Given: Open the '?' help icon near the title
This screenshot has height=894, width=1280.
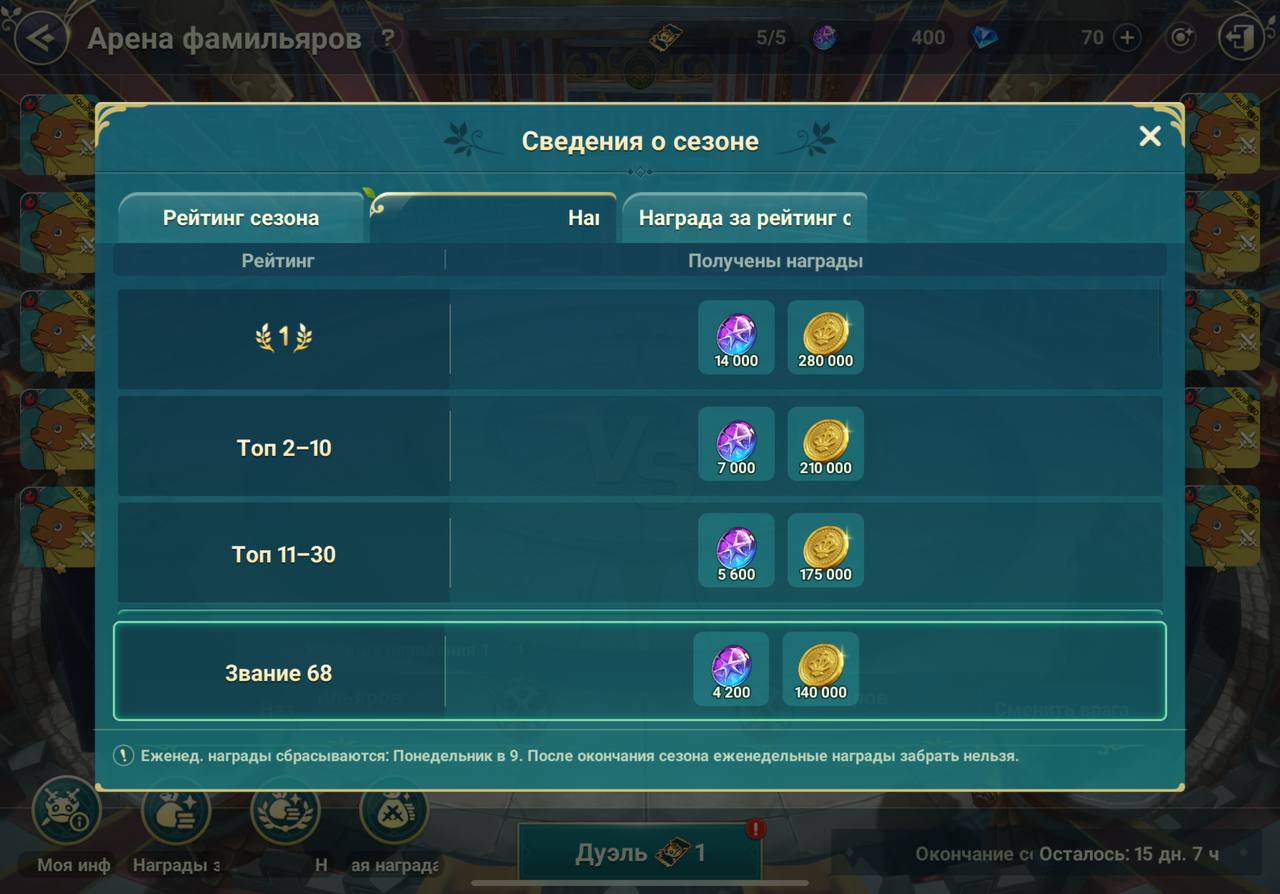Looking at the screenshot, I should click(389, 39).
